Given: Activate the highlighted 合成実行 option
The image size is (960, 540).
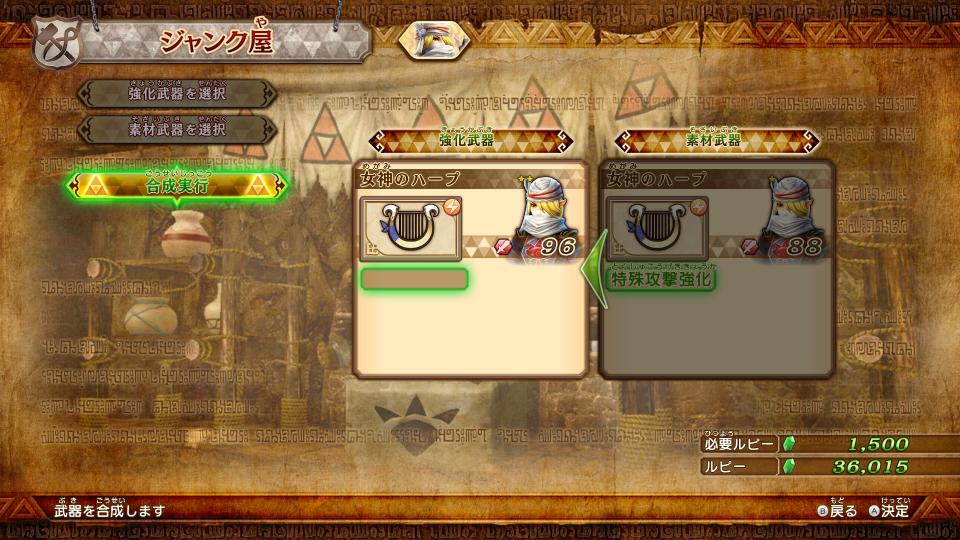Looking at the screenshot, I should 177,185.
